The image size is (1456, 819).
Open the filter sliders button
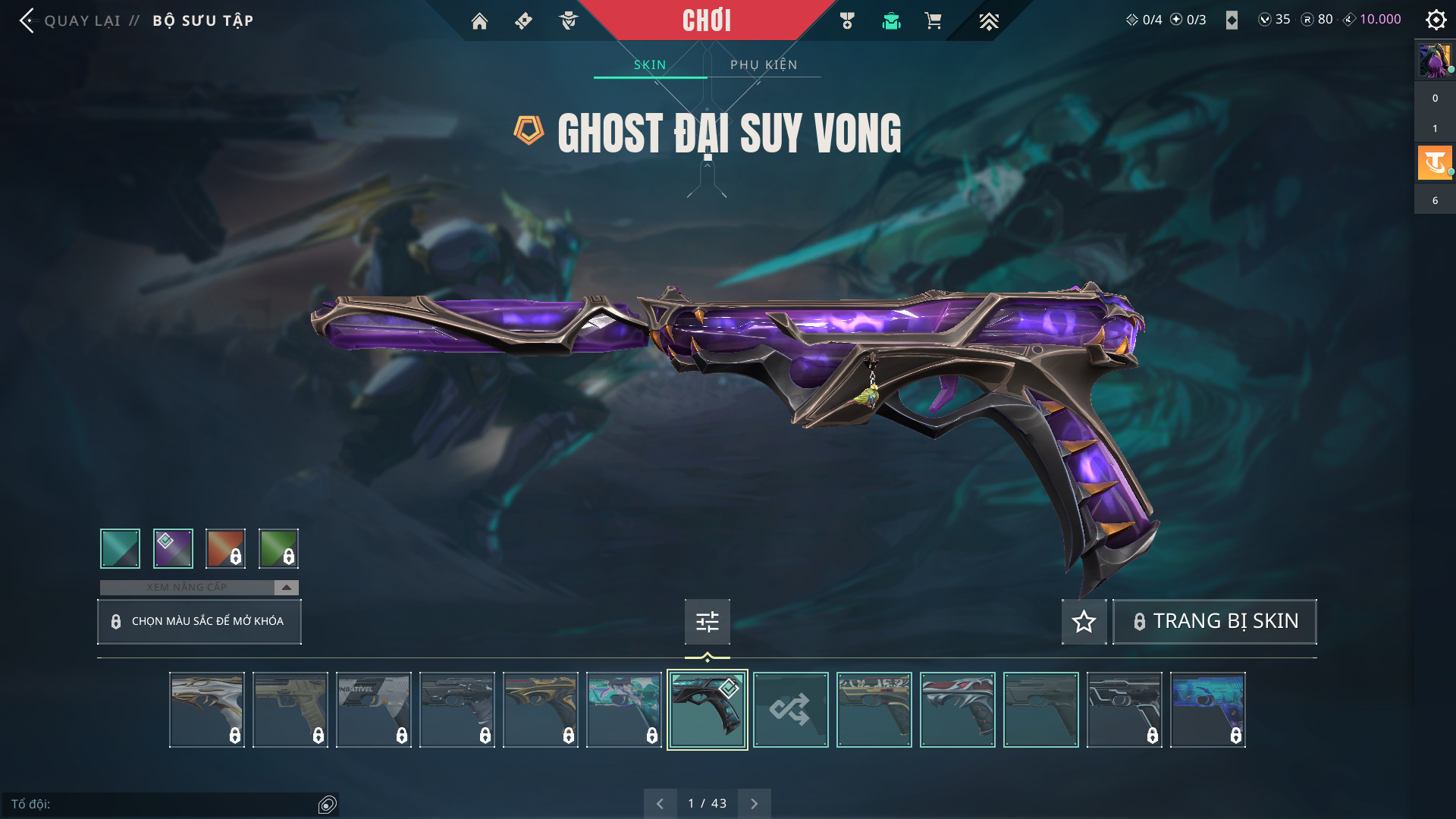(707, 622)
